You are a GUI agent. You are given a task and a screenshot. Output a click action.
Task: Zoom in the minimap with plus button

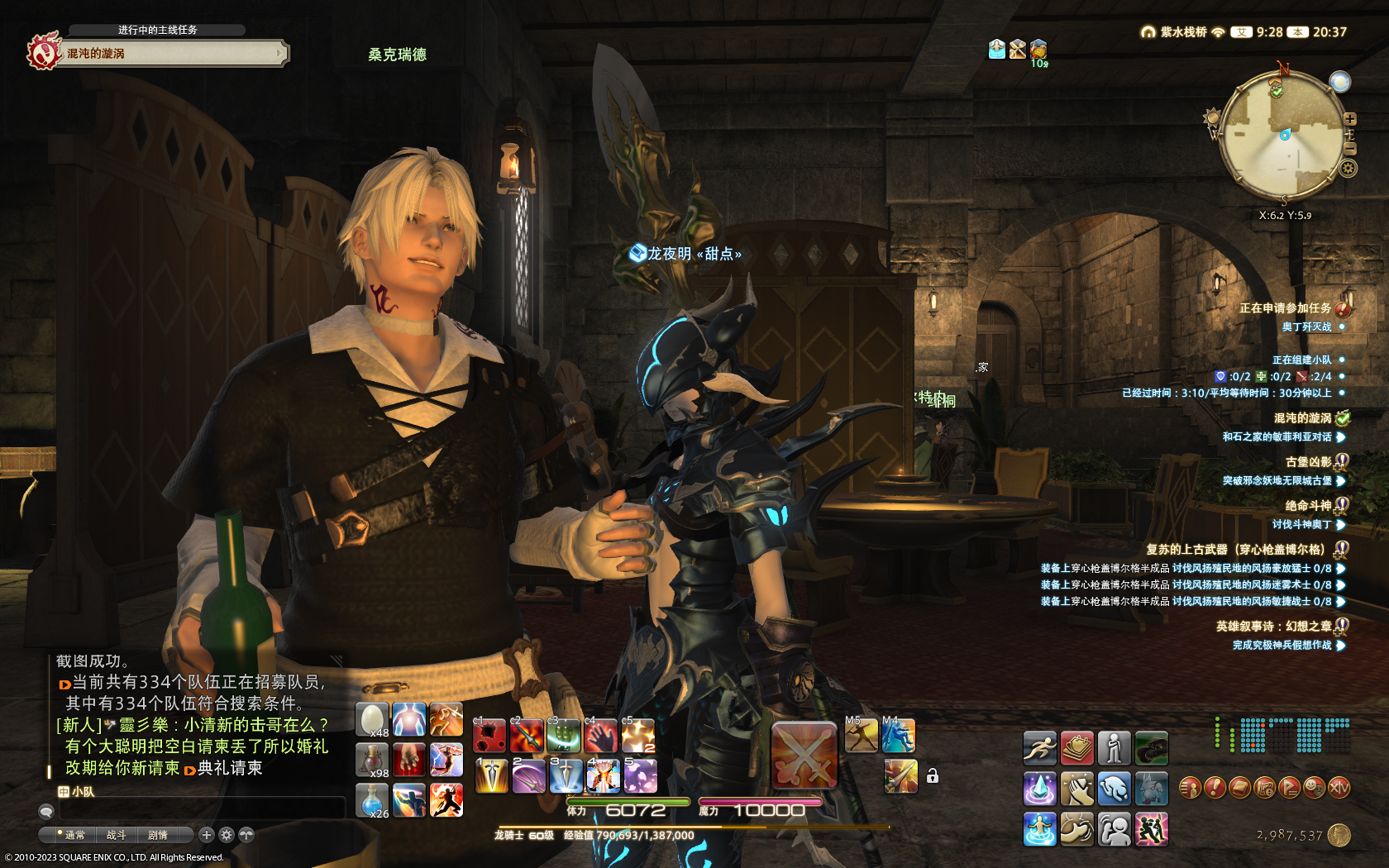(1350, 119)
